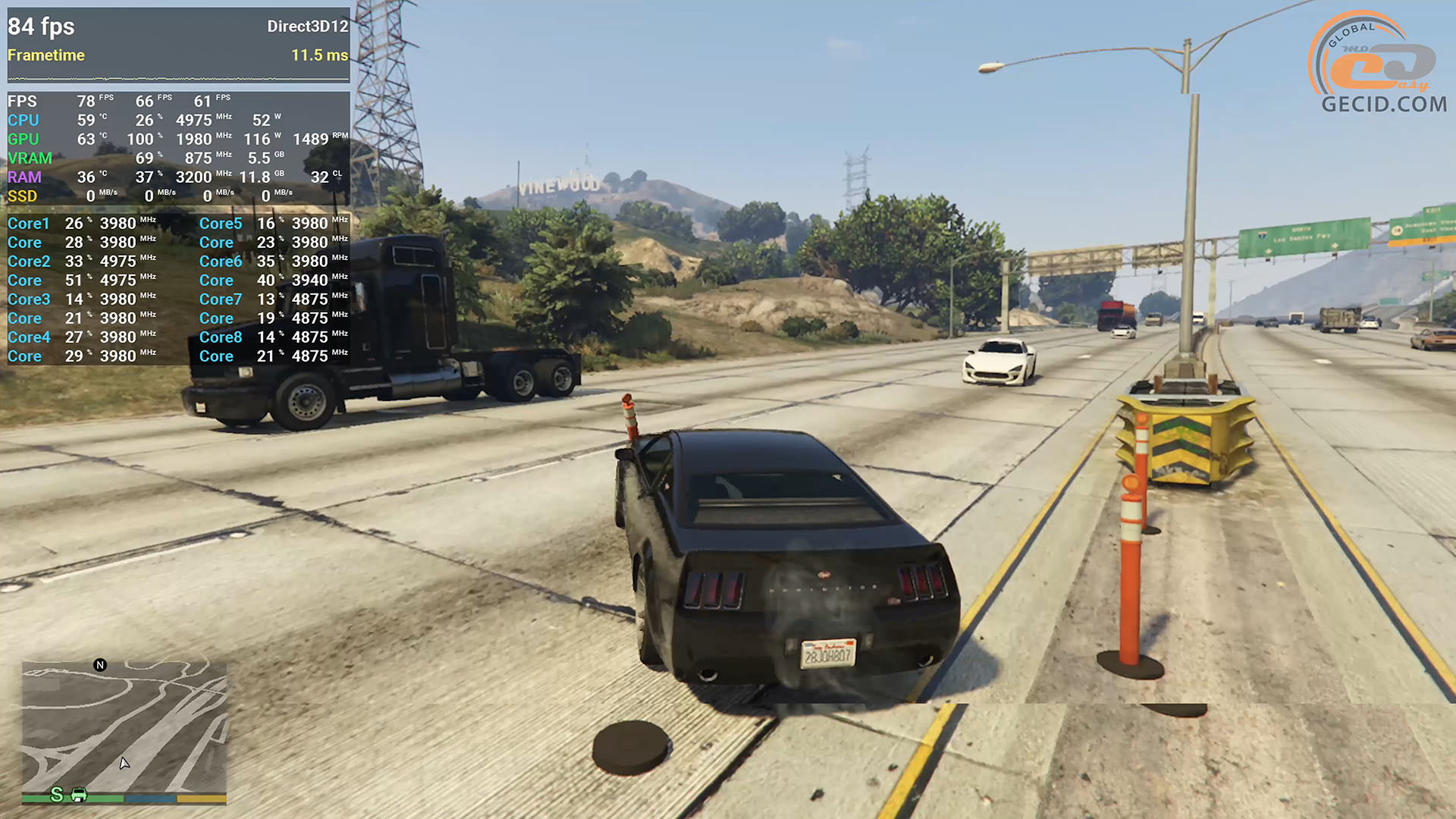Click the player arrow on the minimap

tap(124, 763)
